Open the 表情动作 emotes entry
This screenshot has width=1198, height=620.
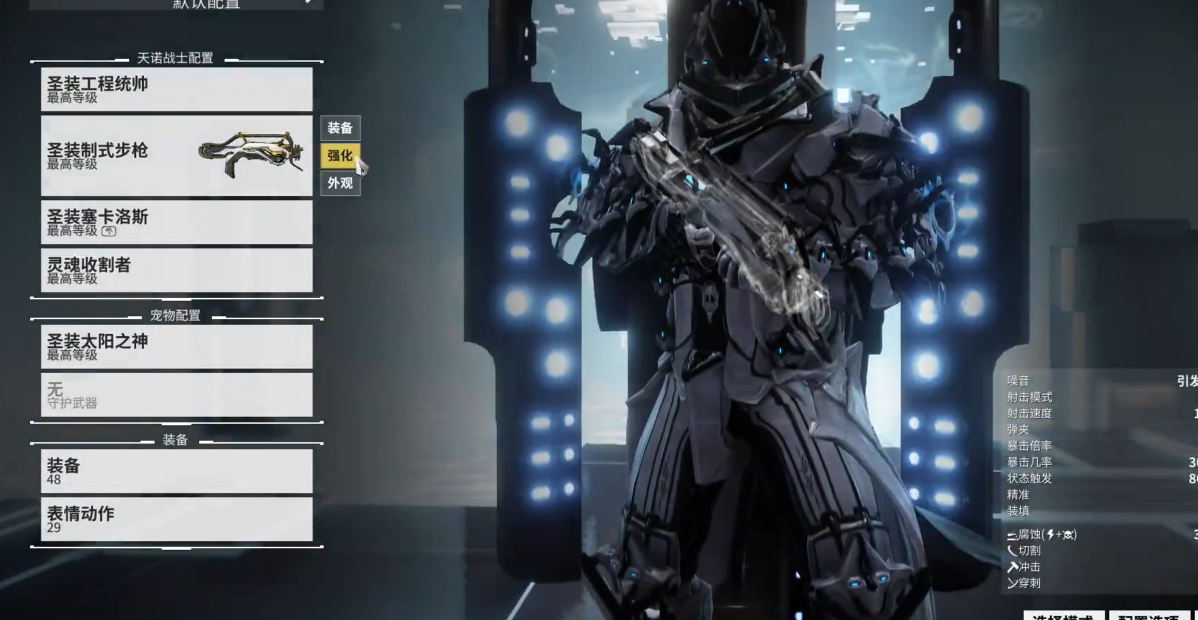pyautogui.click(x=176, y=518)
